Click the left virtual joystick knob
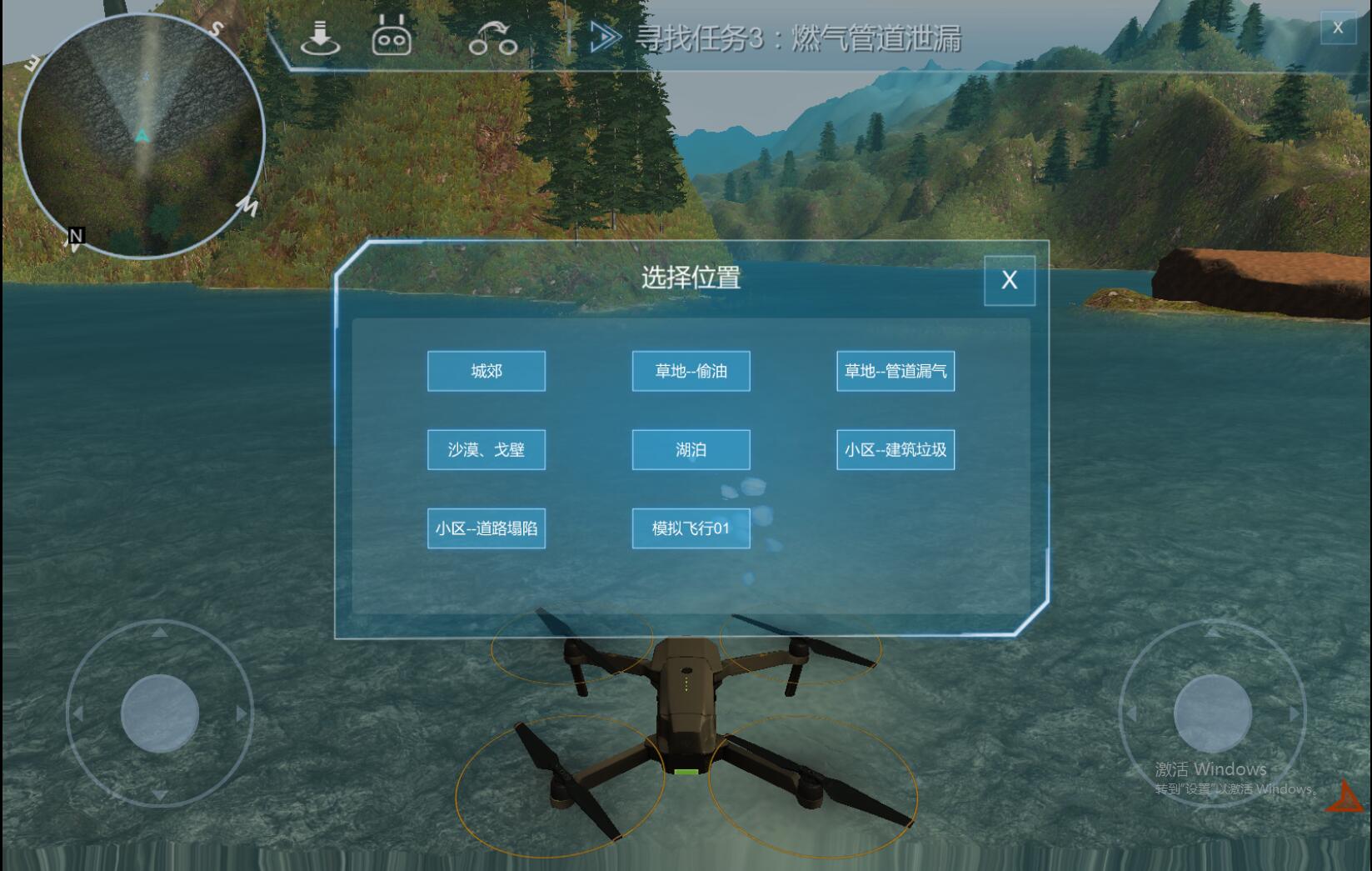 pos(160,713)
